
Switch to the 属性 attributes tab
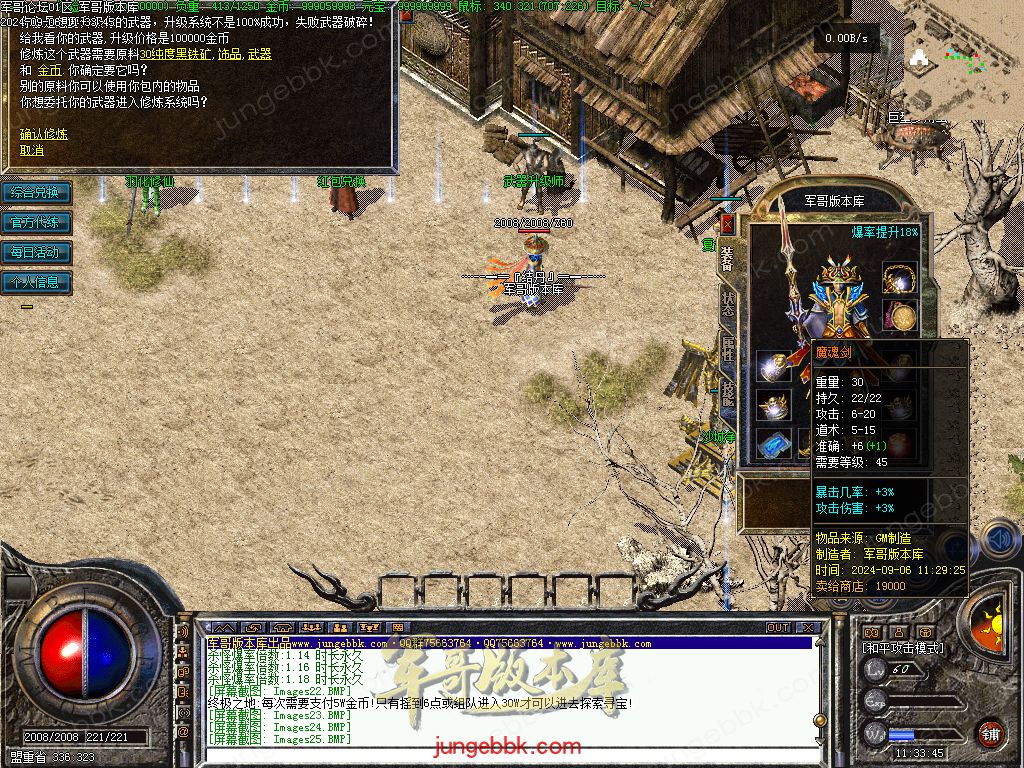(727, 352)
